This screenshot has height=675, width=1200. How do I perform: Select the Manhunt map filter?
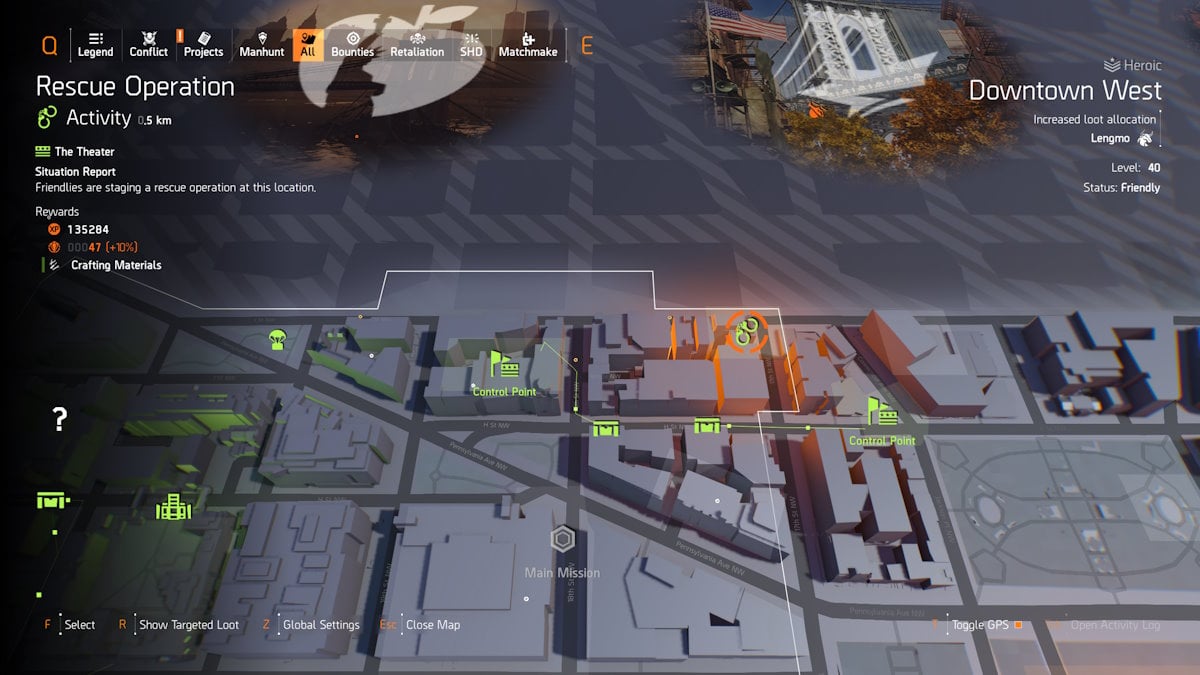pos(262,44)
